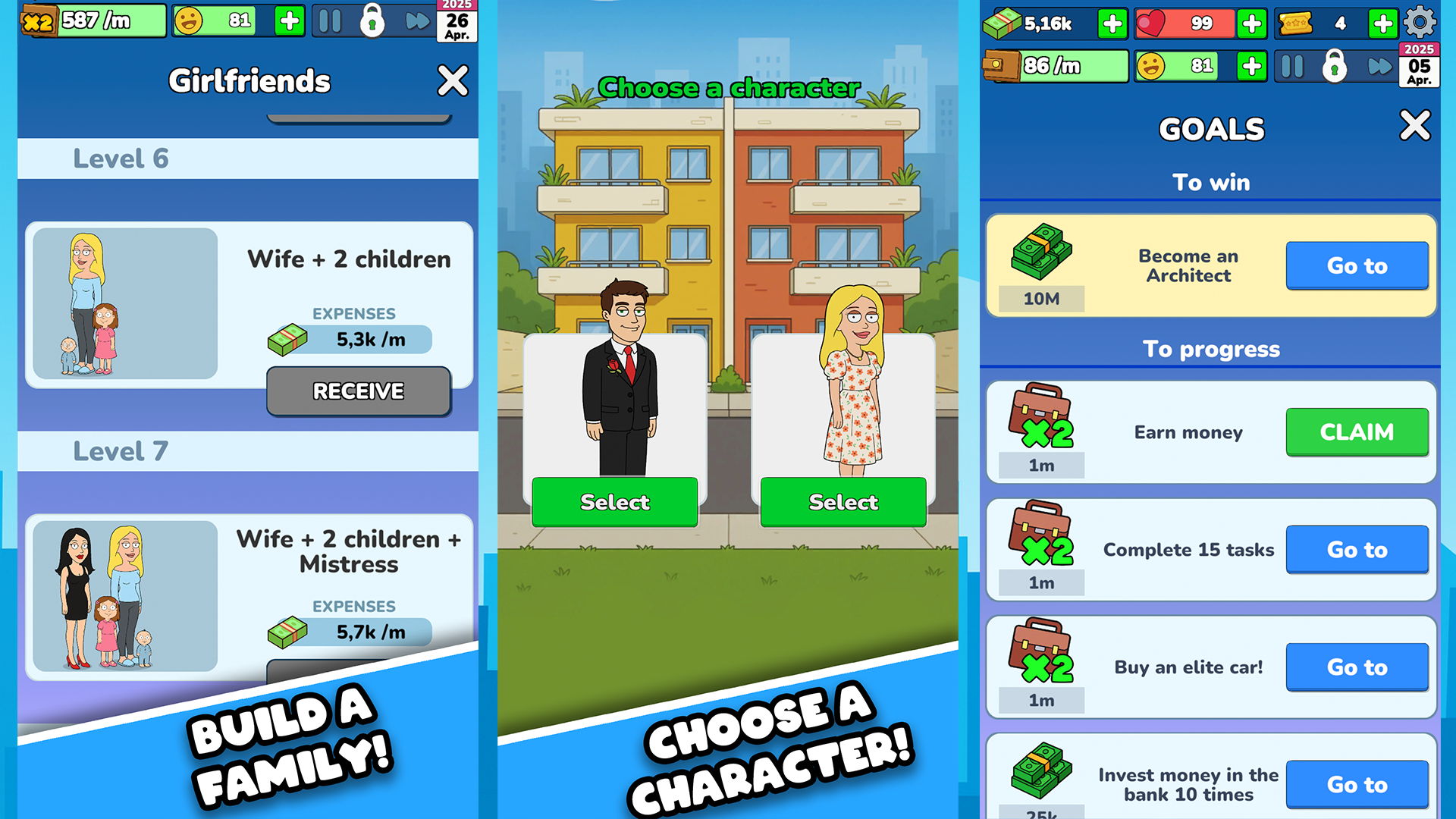Select the male character in the suit

point(613,502)
